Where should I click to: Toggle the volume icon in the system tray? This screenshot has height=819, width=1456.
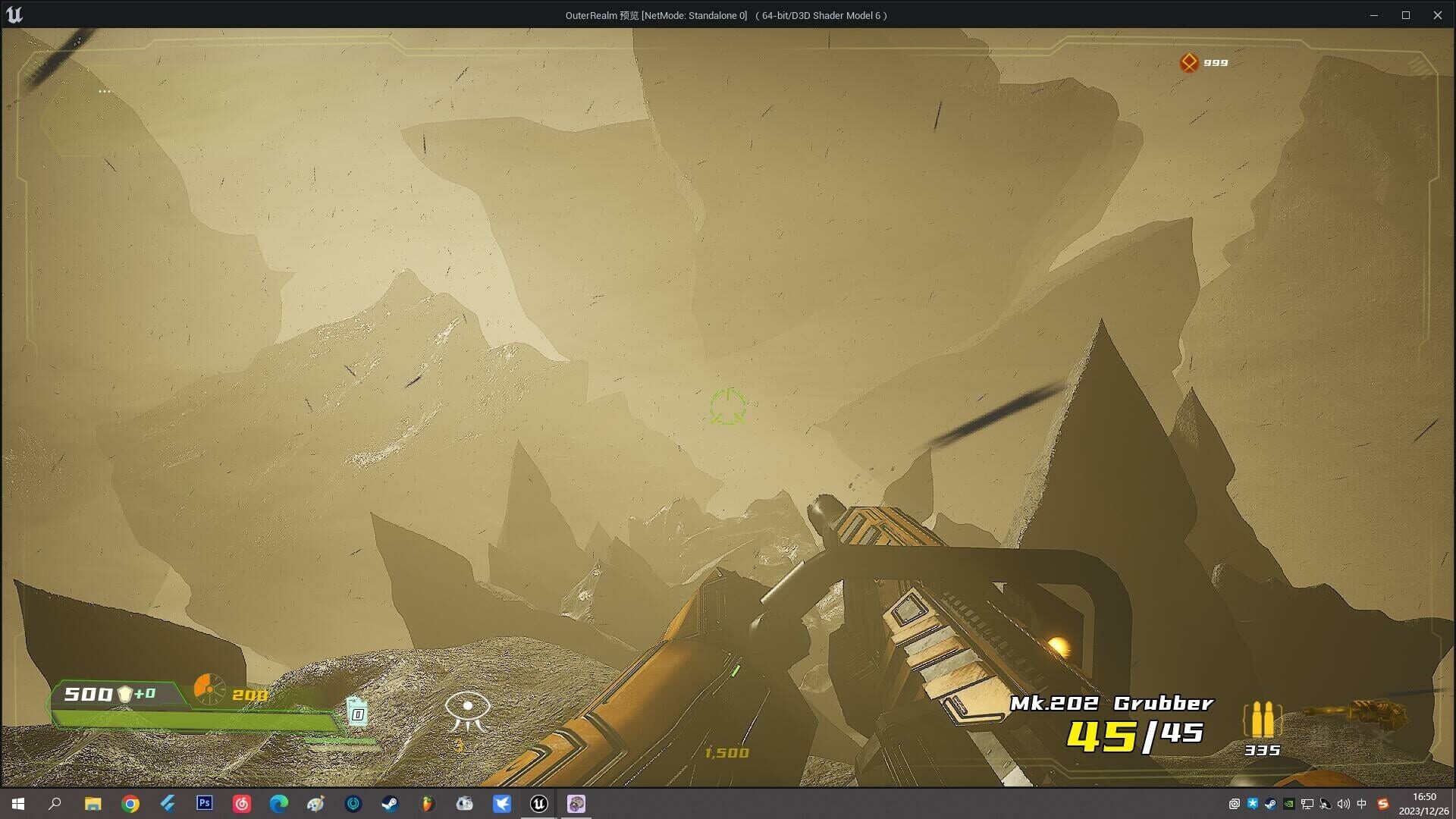coord(1343,804)
